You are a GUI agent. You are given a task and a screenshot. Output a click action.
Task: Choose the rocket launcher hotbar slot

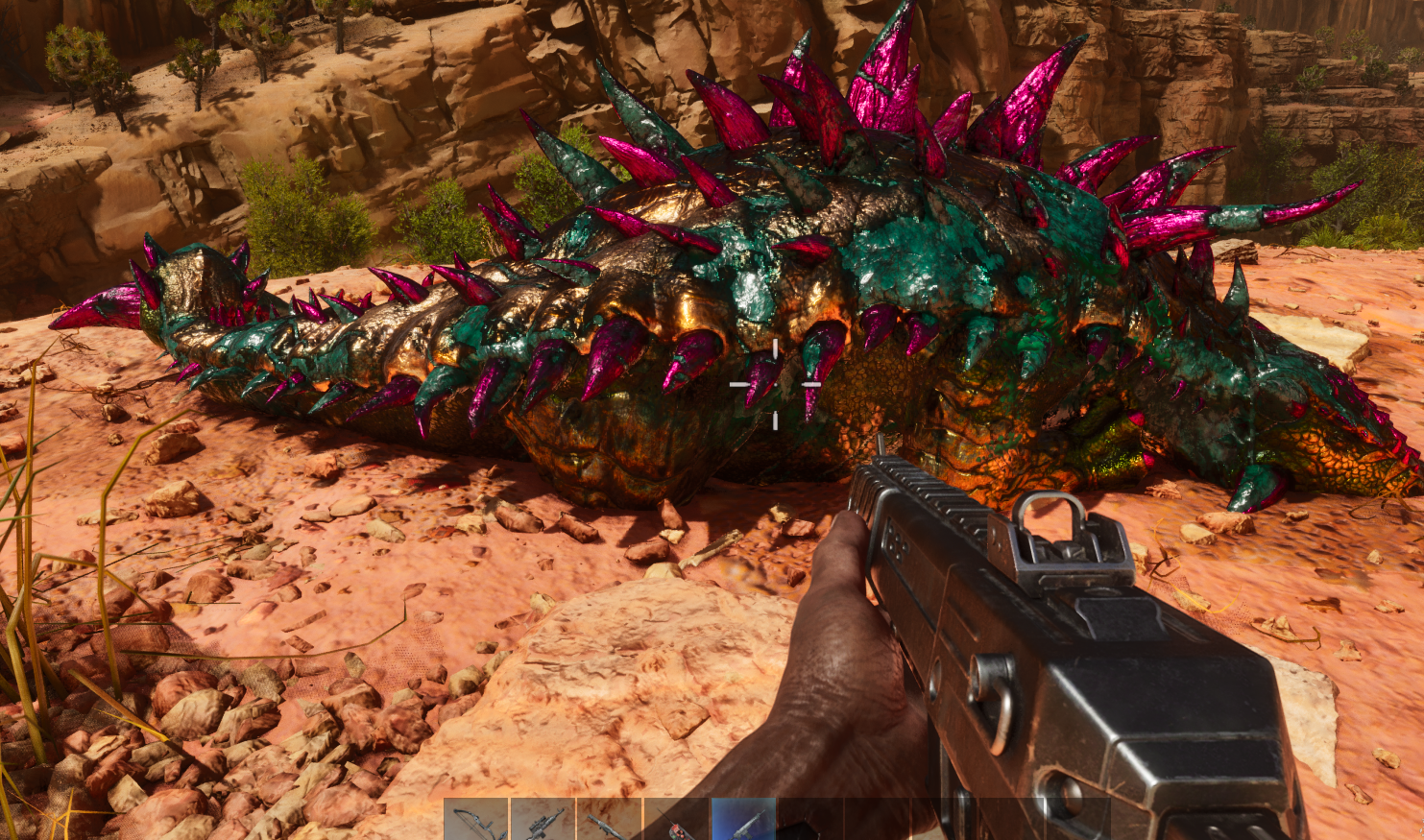click(609, 821)
